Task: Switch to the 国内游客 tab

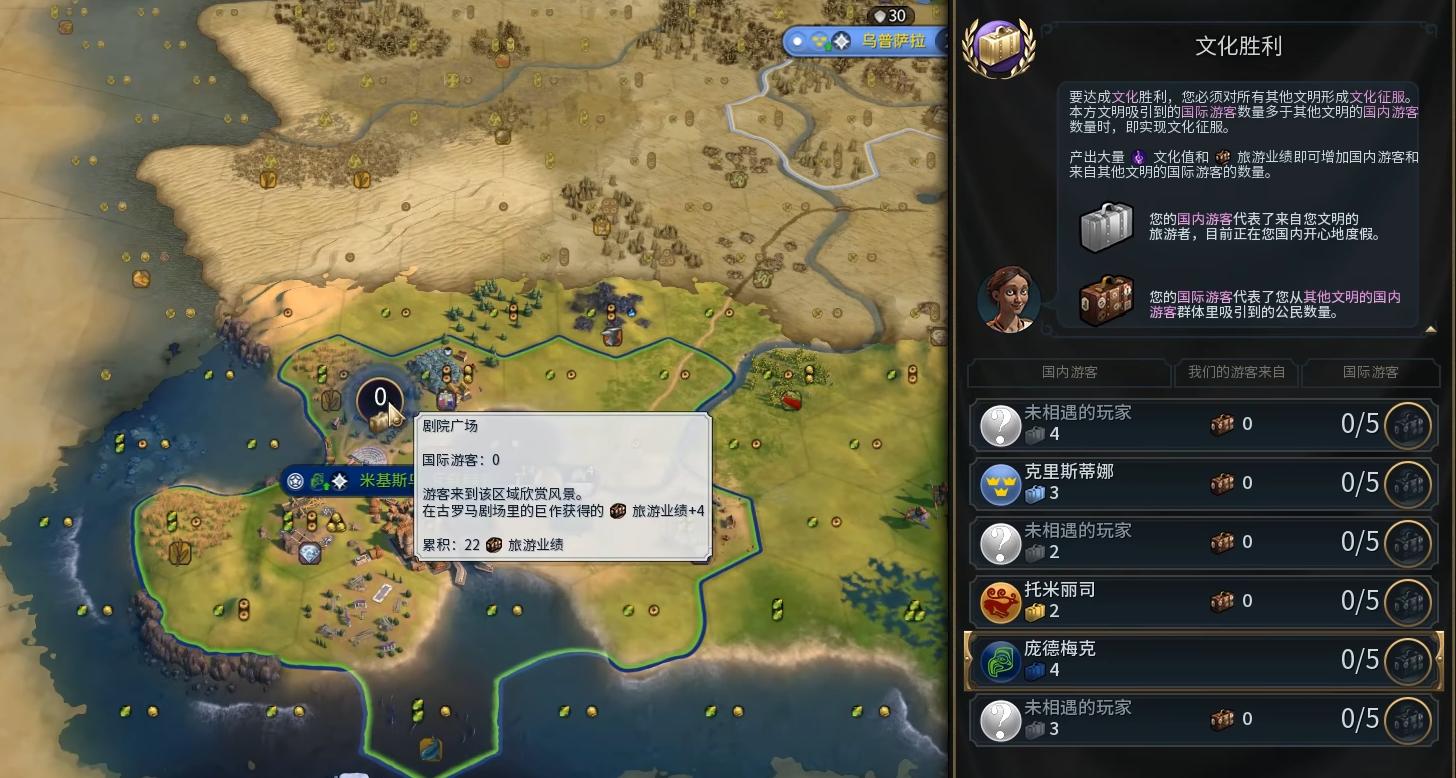Action: [x=1067, y=374]
